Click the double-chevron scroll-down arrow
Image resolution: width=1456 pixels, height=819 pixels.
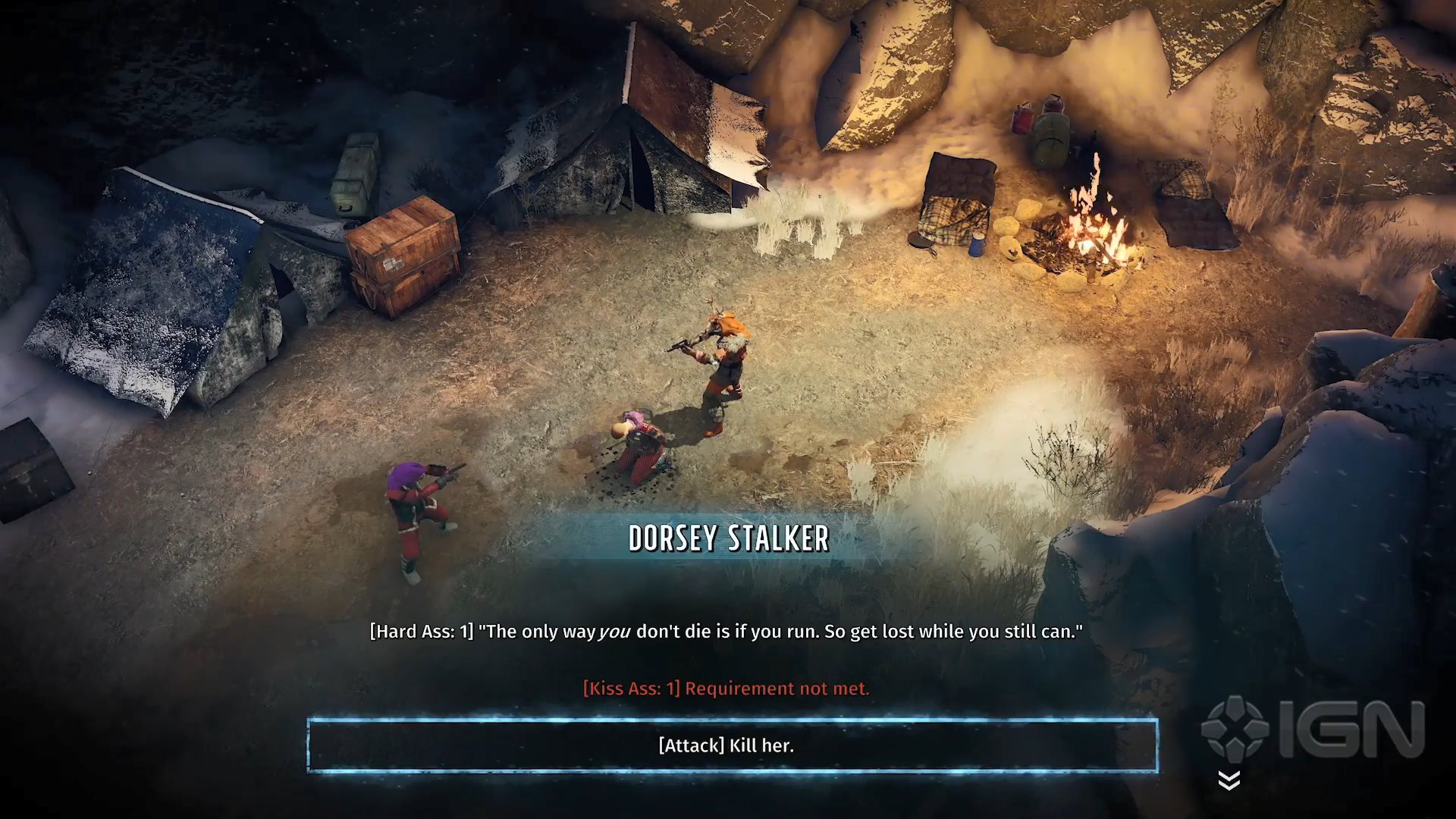1229,780
